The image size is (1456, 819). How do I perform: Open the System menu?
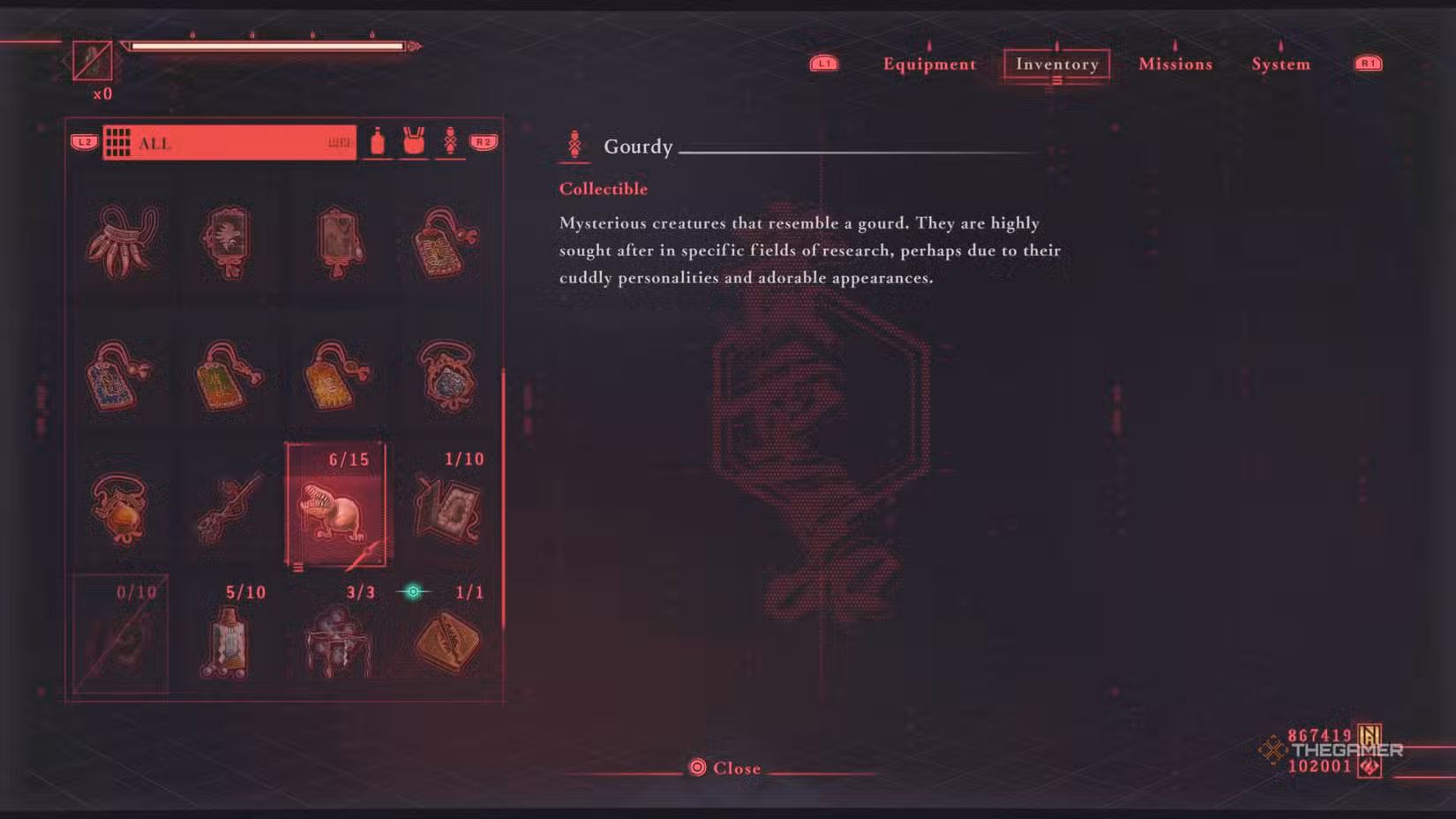[1280, 64]
